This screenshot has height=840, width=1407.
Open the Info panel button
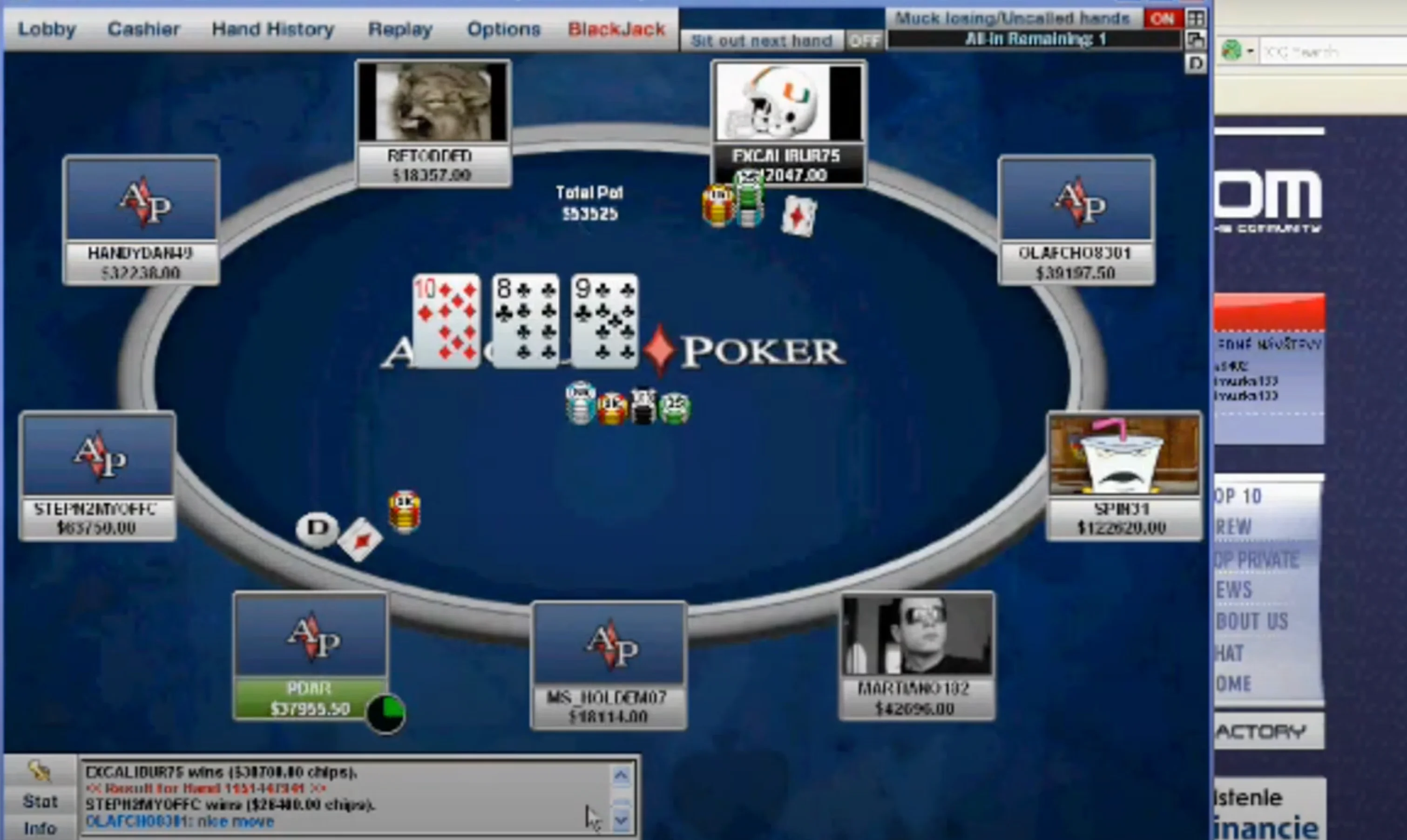click(40, 828)
